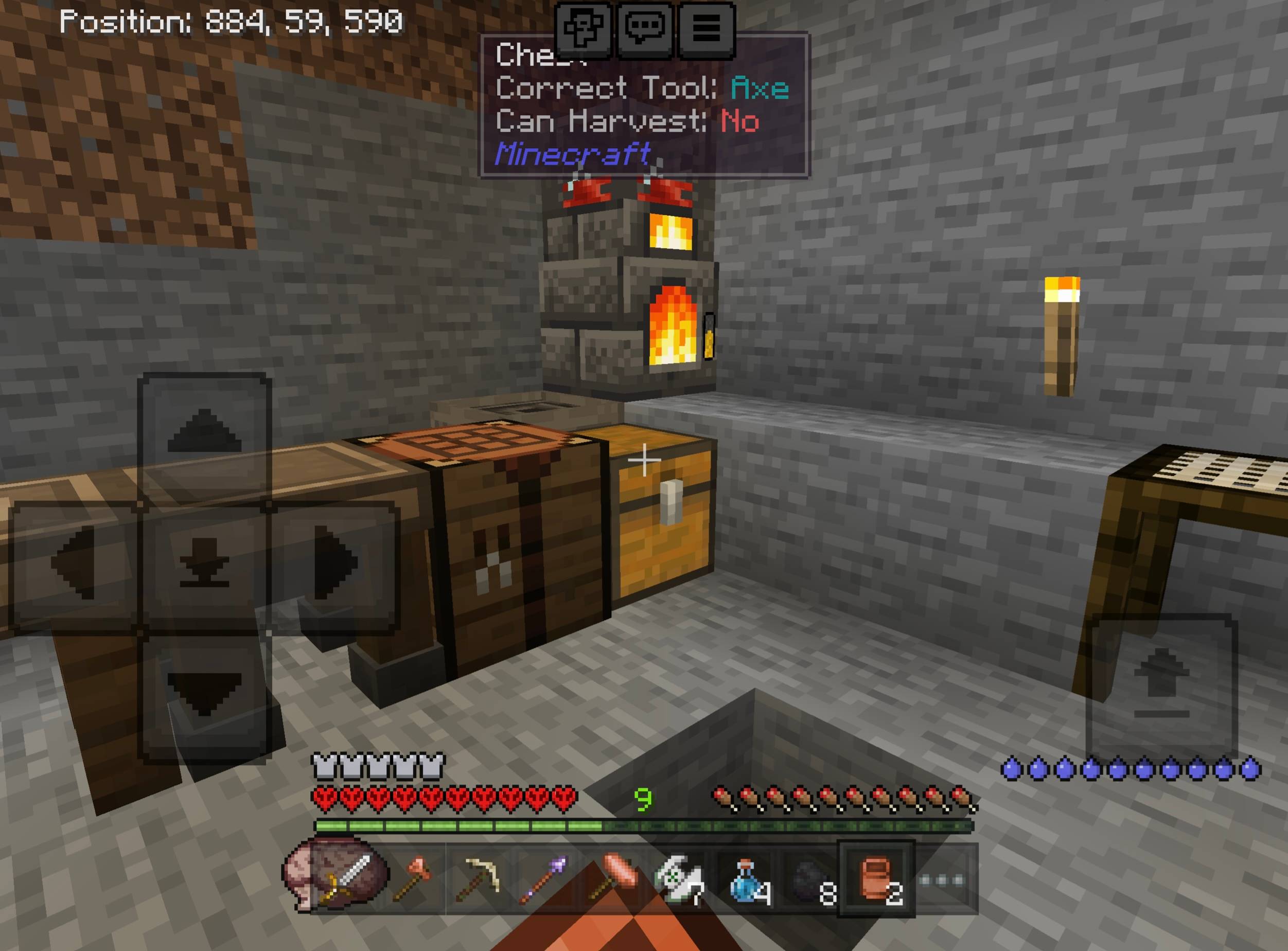Open the emote wheel icon
Viewport: 1288px width, 951px height.
pos(584,29)
